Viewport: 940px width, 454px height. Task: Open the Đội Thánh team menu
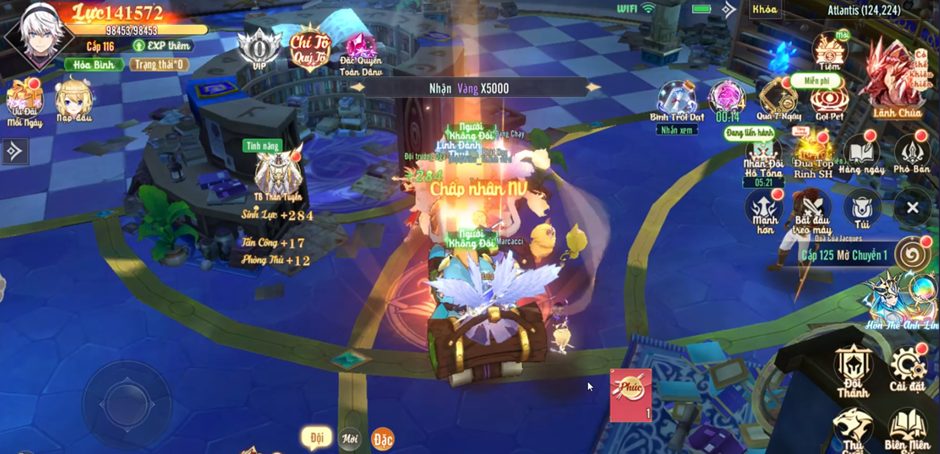[x=855, y=368]
